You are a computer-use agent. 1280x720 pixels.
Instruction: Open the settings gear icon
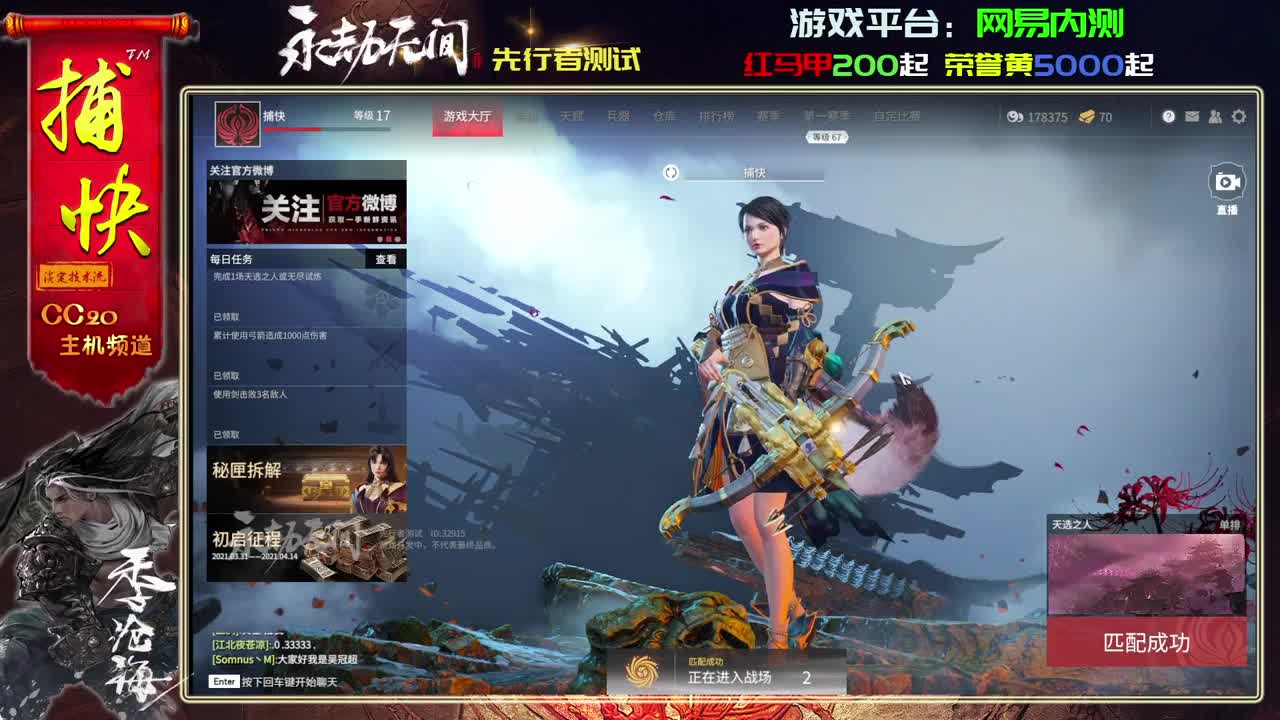point(1238,116)
